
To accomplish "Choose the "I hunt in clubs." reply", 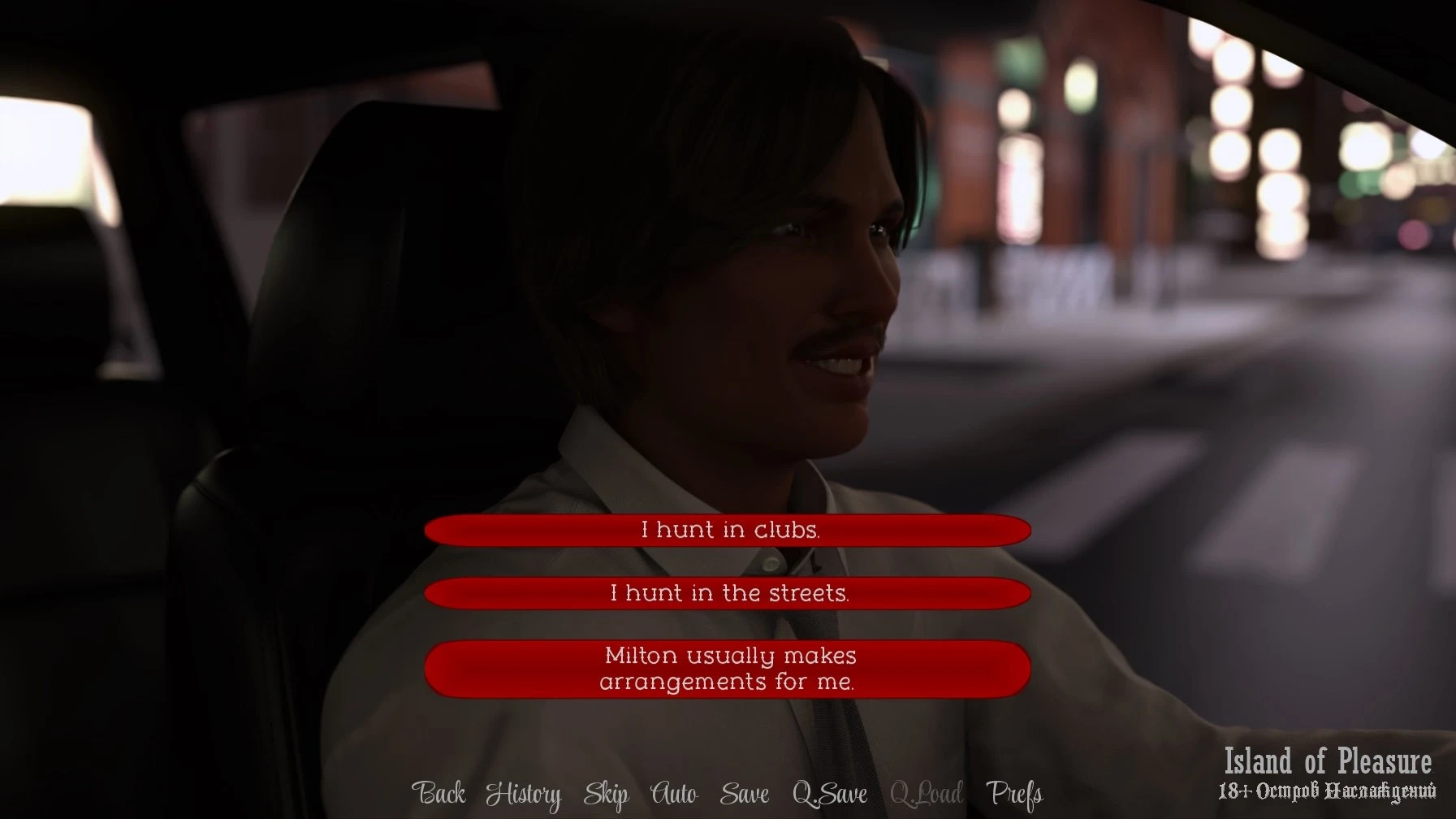I will point(728,531).
